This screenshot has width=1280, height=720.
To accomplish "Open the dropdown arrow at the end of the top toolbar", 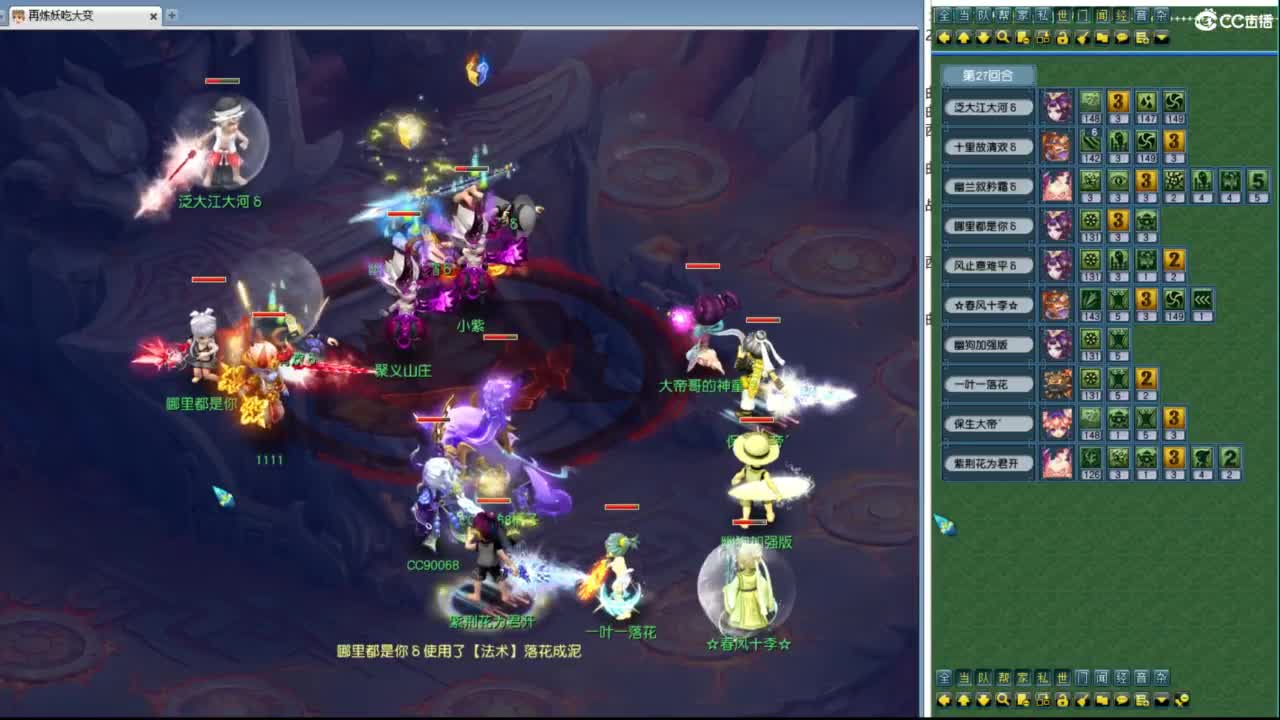I will coord(1161,38).
